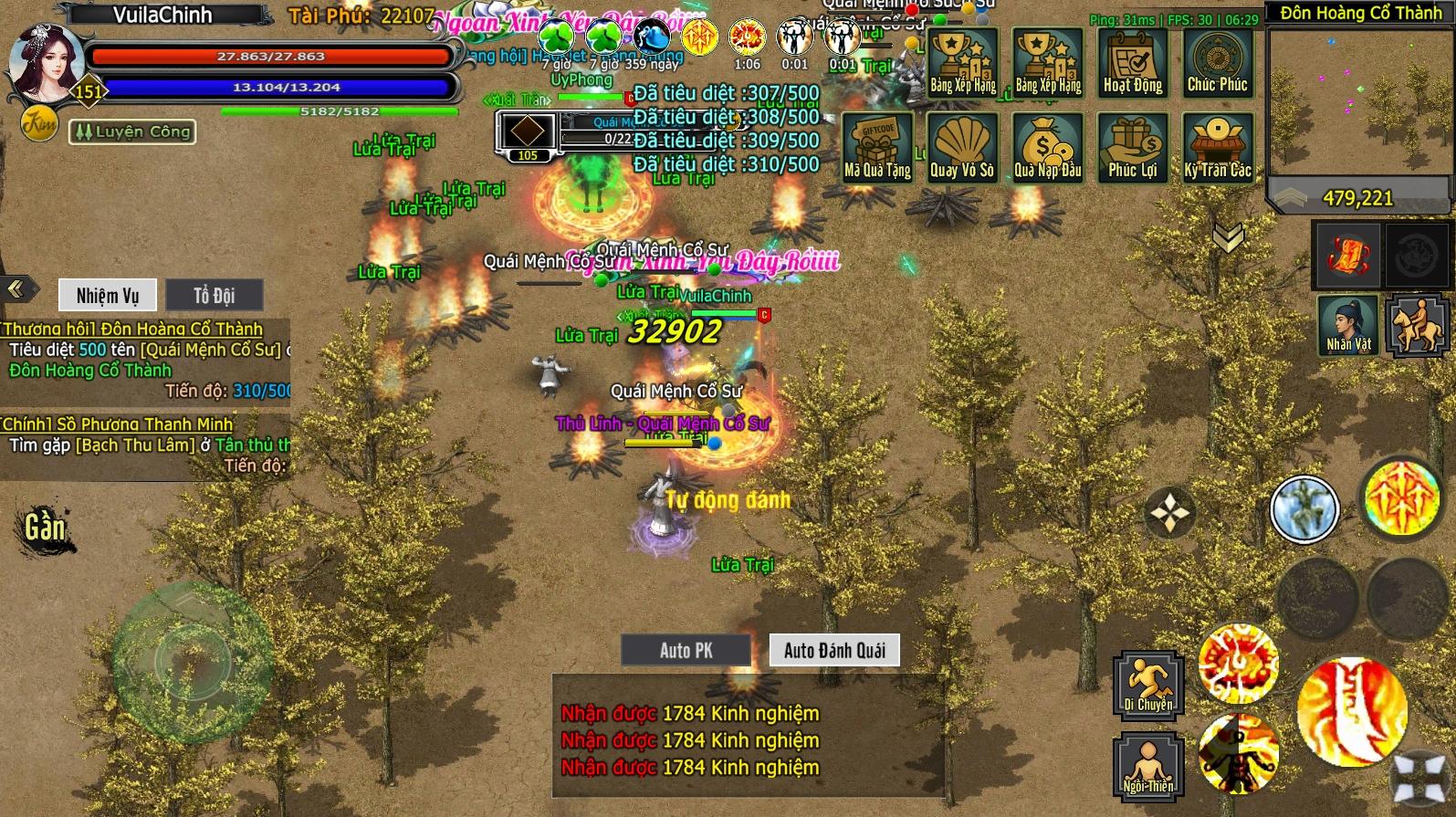Open the Nhân Vật character panel
Screen dimensions: 1456x817
click(1348, 325)
